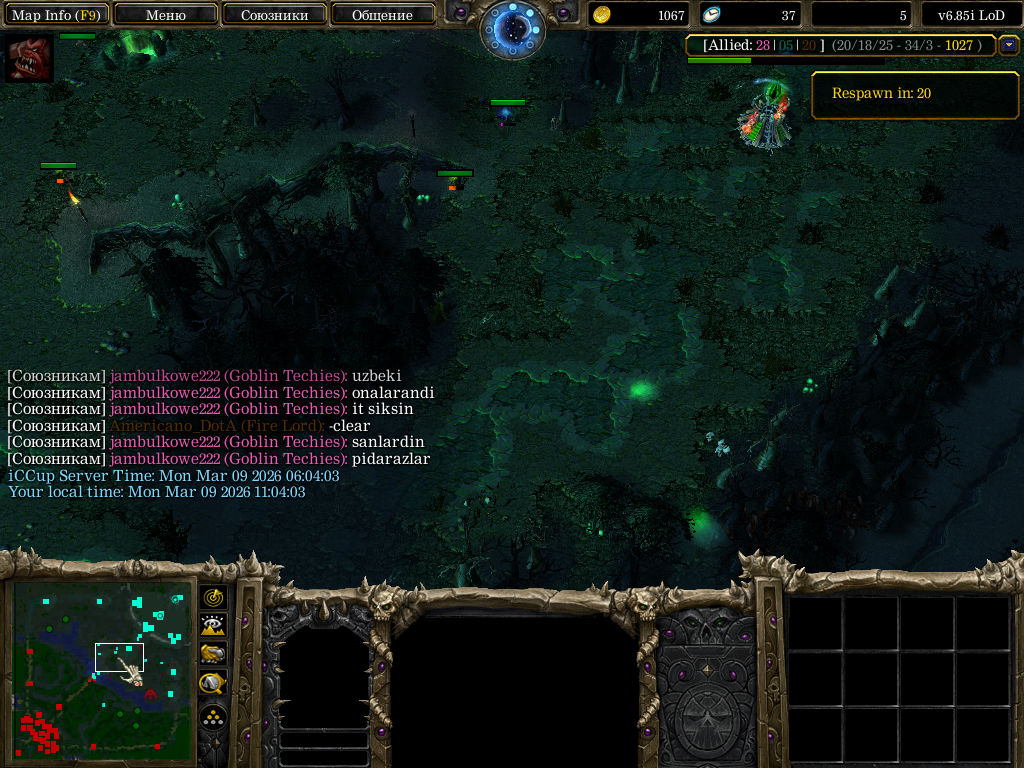Screen dimensions: 1024x768
Task: Open the Союзники allies menu
Action: tap(274, 15)
